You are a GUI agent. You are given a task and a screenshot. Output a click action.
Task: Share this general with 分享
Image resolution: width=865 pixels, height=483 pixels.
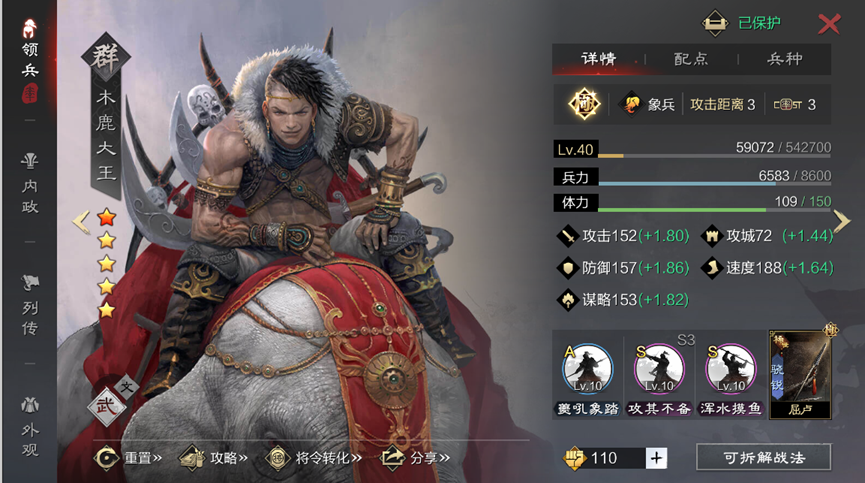tap(416, 458)
